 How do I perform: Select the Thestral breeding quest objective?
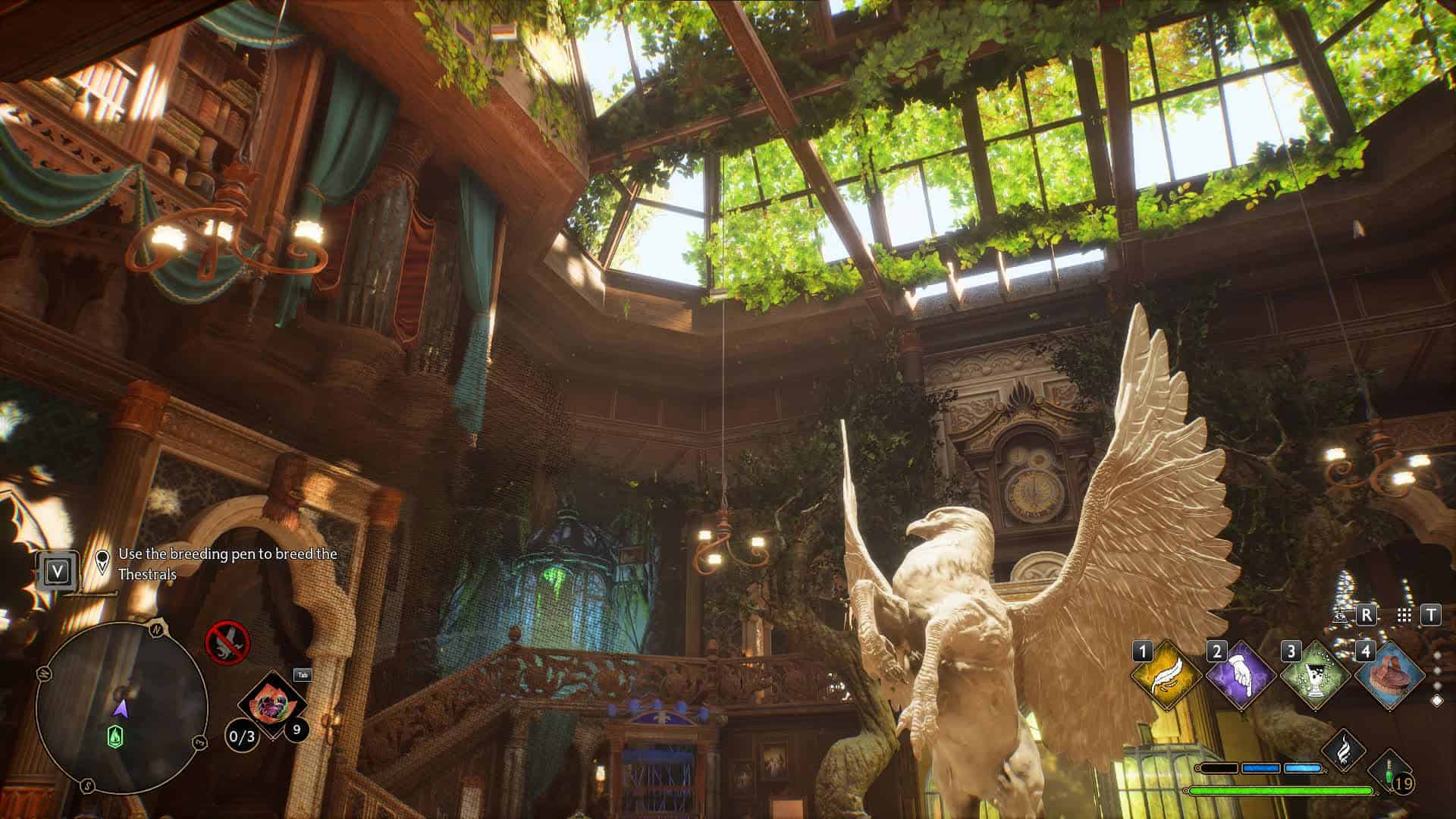tap(227, 564)
